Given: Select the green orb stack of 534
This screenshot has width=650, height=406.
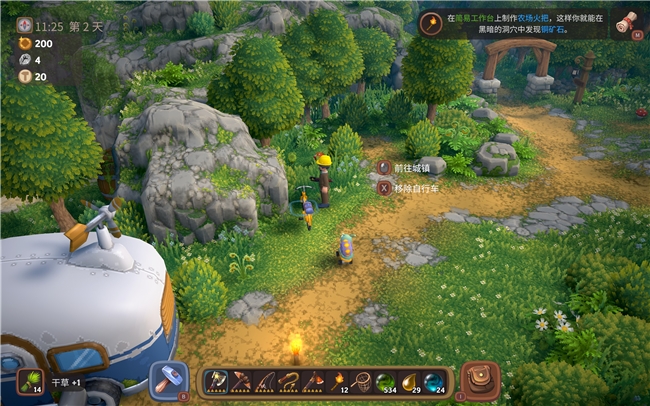Looking at the screenshot, I should pos(385,381).
